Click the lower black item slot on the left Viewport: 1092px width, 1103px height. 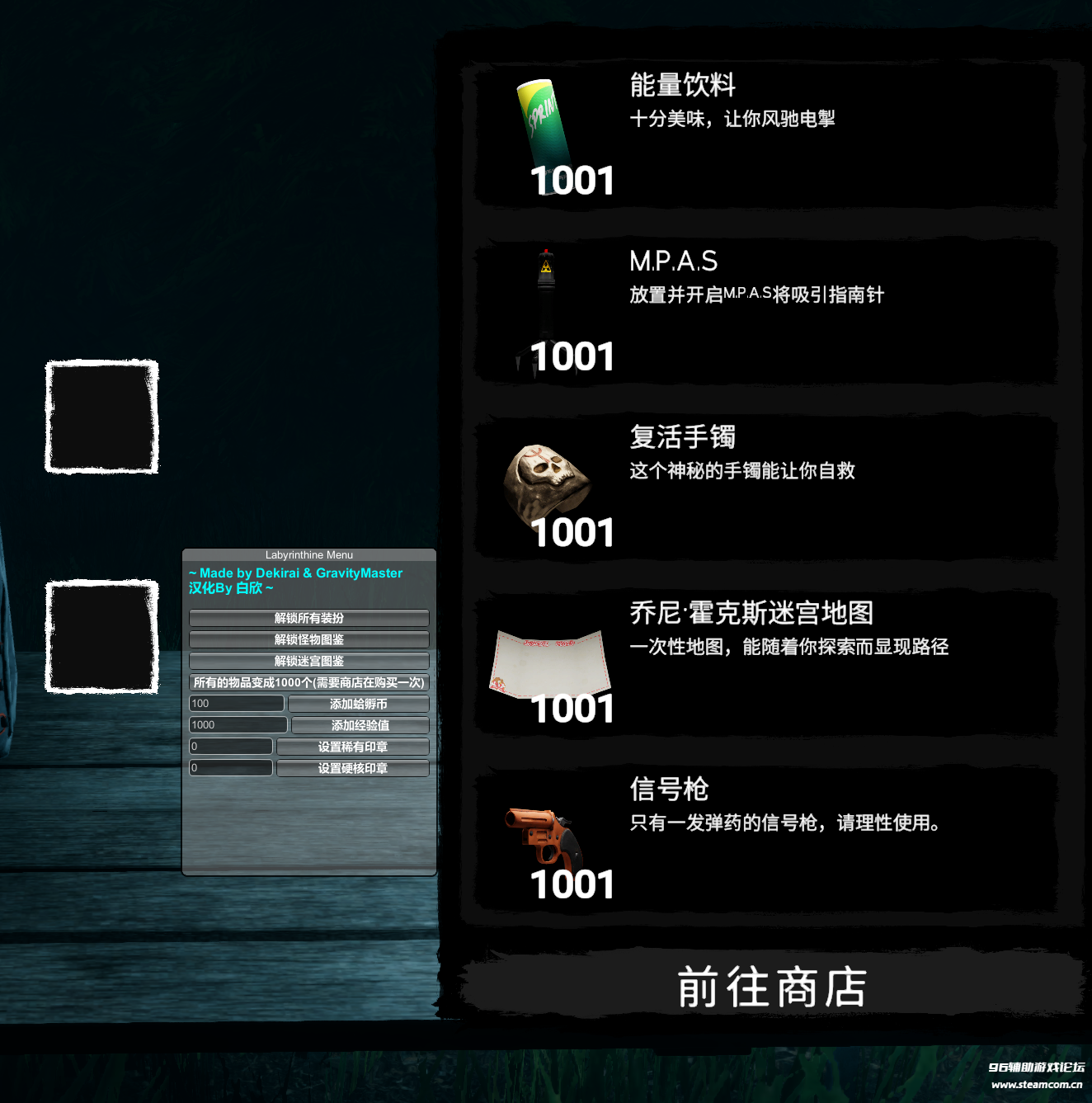point(101,635)
